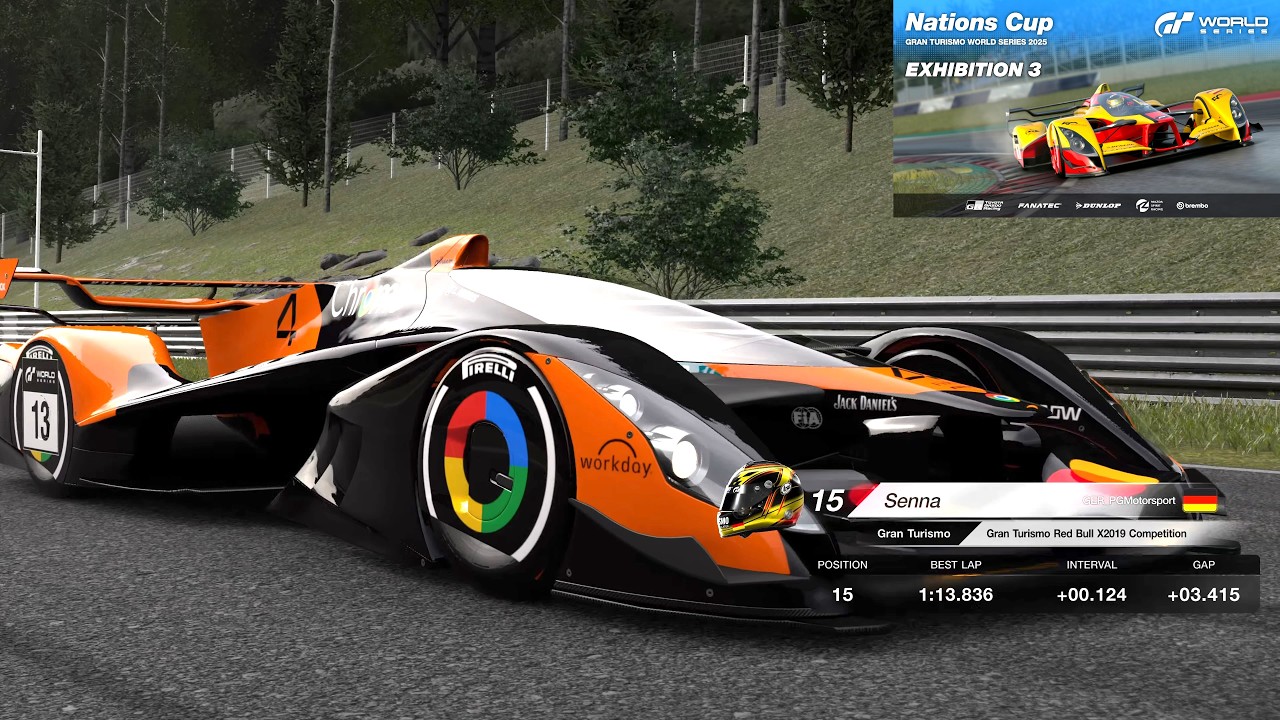
Task: Open the Nations Cup banner
Action: [x=979, y=21]
